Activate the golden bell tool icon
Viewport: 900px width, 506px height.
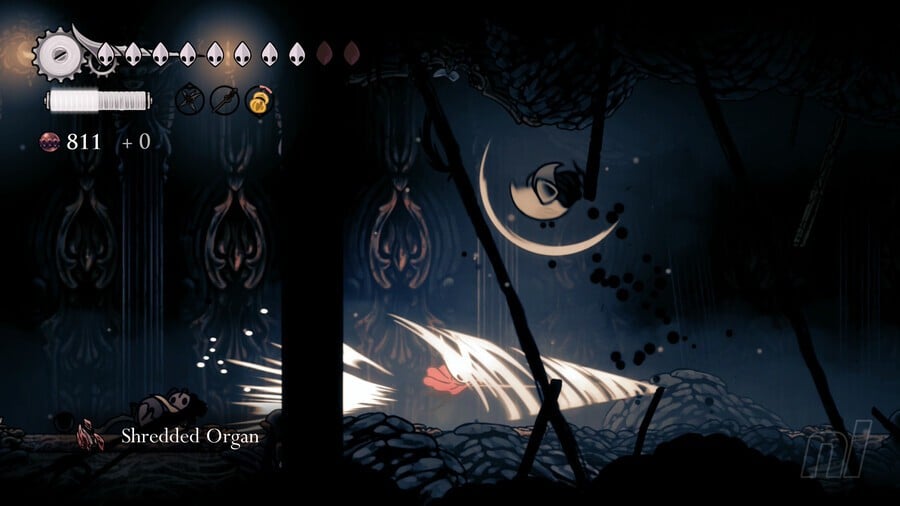[x=258, y=100]
